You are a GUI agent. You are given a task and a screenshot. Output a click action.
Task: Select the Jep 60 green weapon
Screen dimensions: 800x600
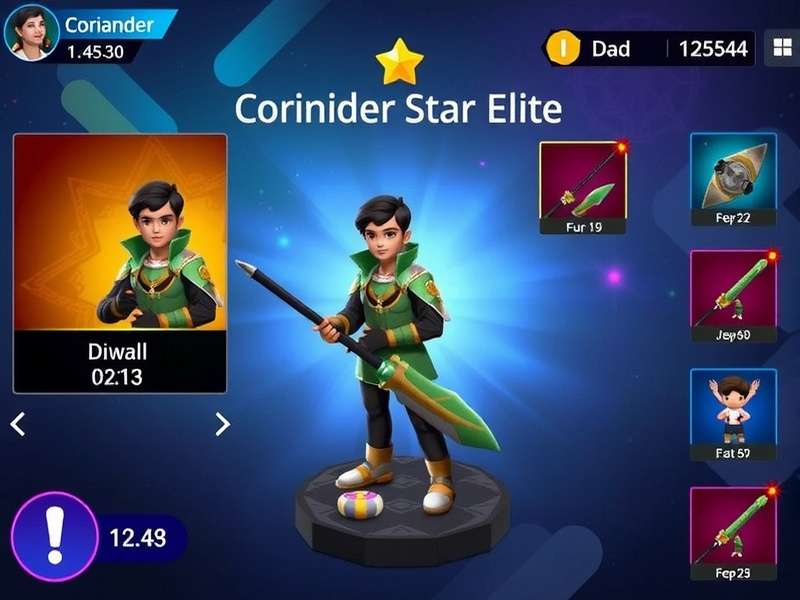point(733,297)
